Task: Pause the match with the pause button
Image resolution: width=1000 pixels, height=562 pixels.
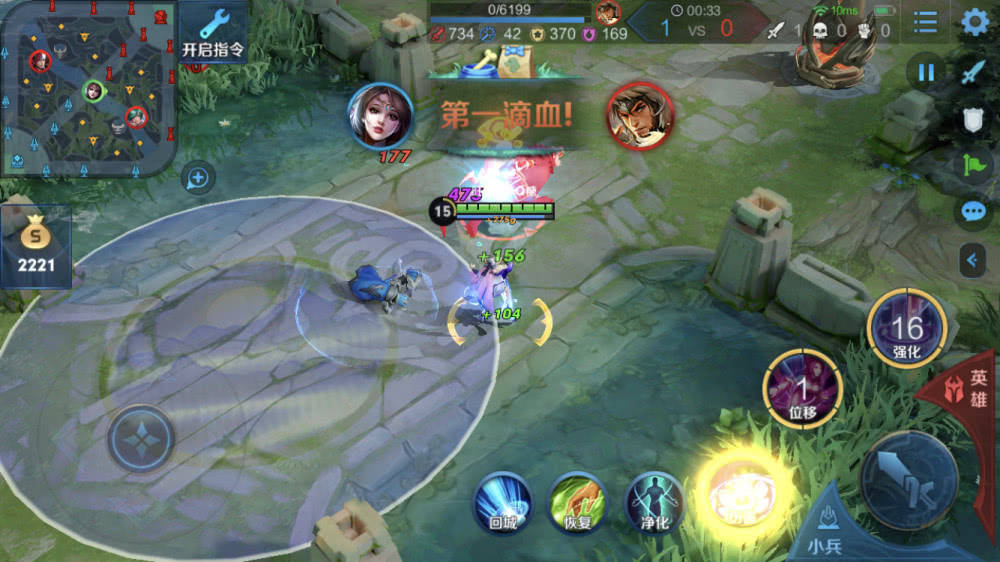Action: click(x=926, y=72)
